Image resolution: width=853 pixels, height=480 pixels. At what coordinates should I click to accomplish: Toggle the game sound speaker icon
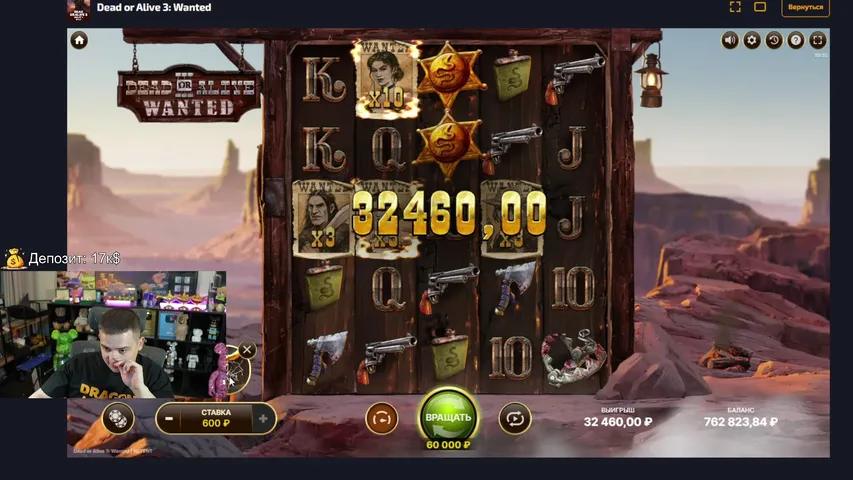click(x=730, y=40)
